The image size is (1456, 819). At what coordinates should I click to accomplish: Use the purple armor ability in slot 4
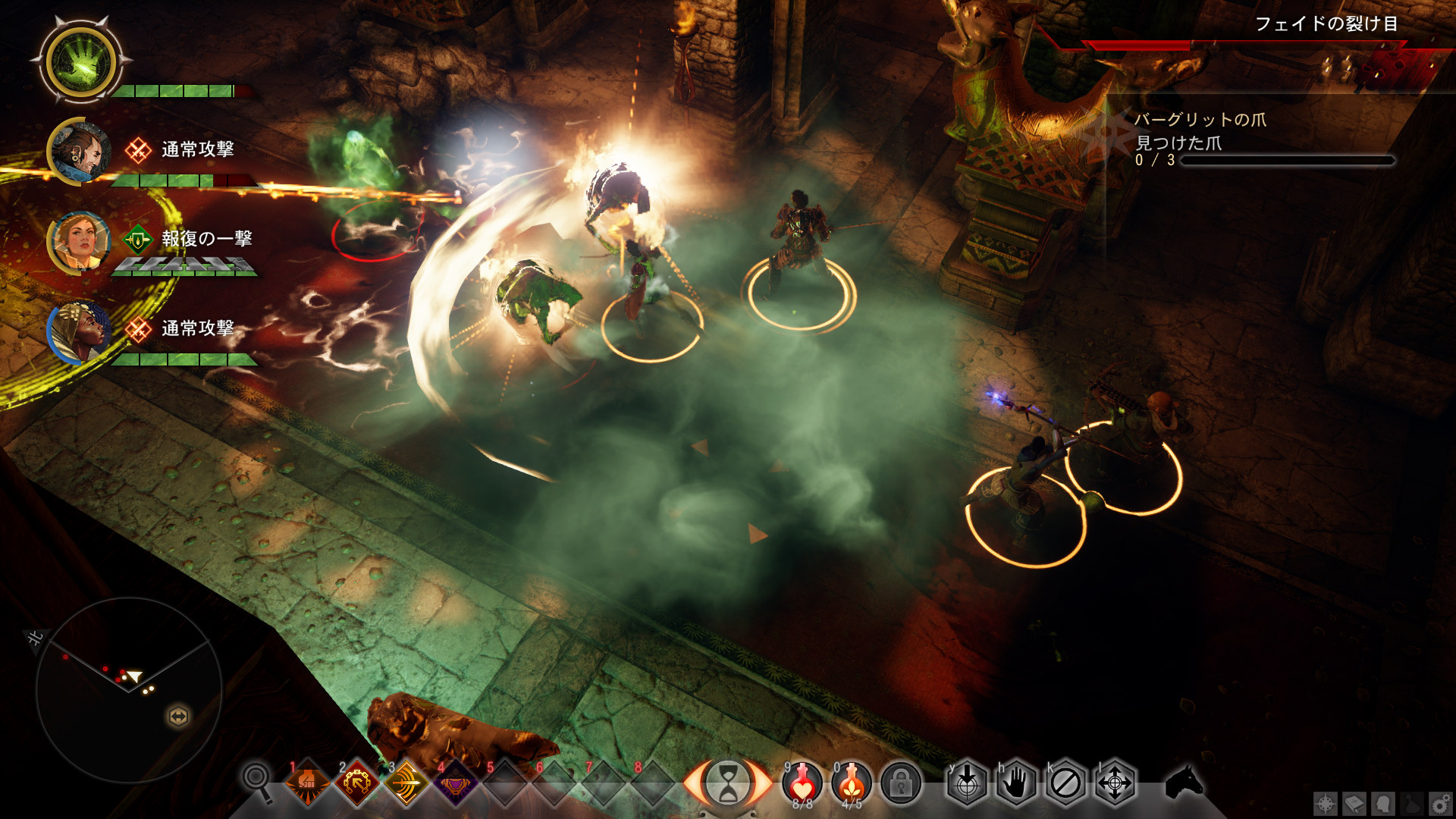[x=455, y=782]
